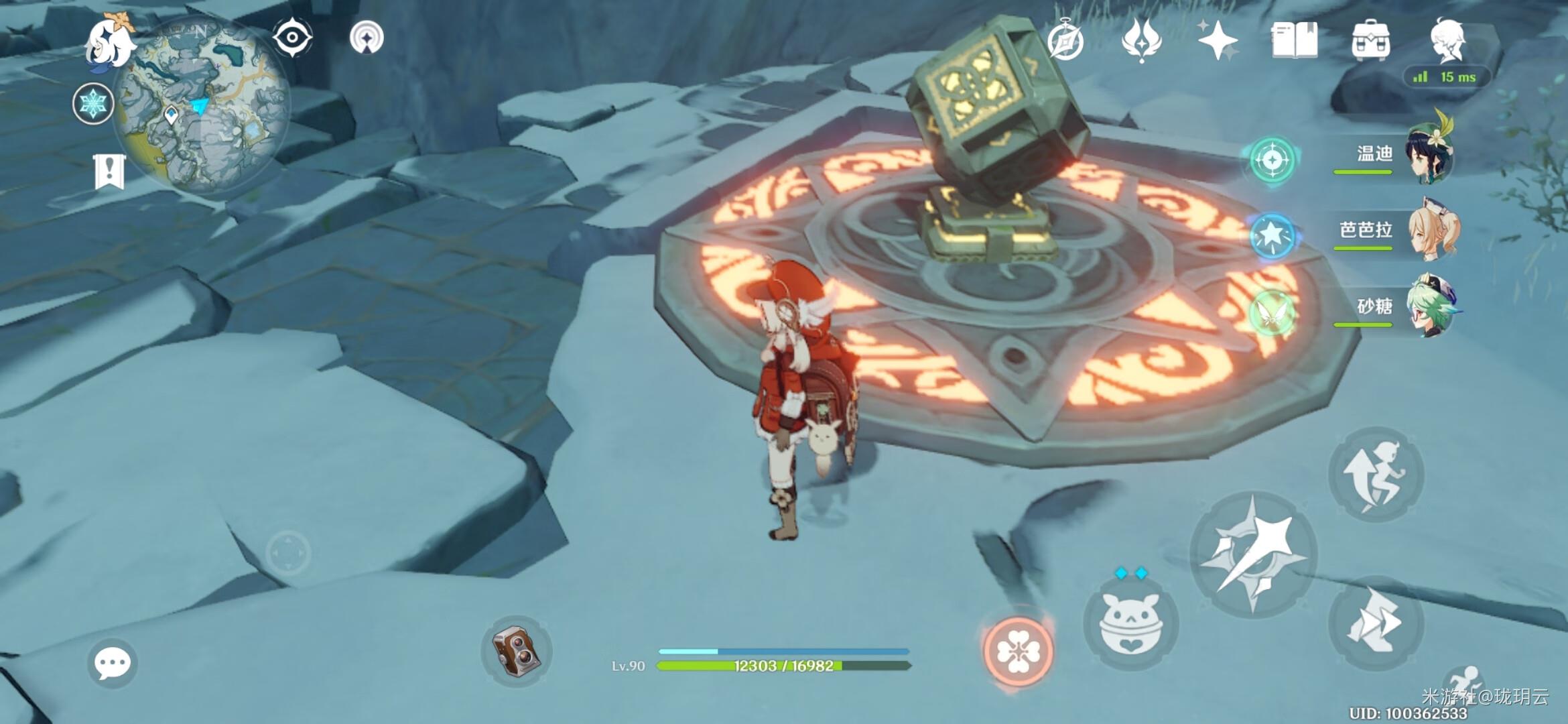The height and width of the screenshot is (724, 1568).
Task: Open the quest exclamation banner
Action: (109, 171)
